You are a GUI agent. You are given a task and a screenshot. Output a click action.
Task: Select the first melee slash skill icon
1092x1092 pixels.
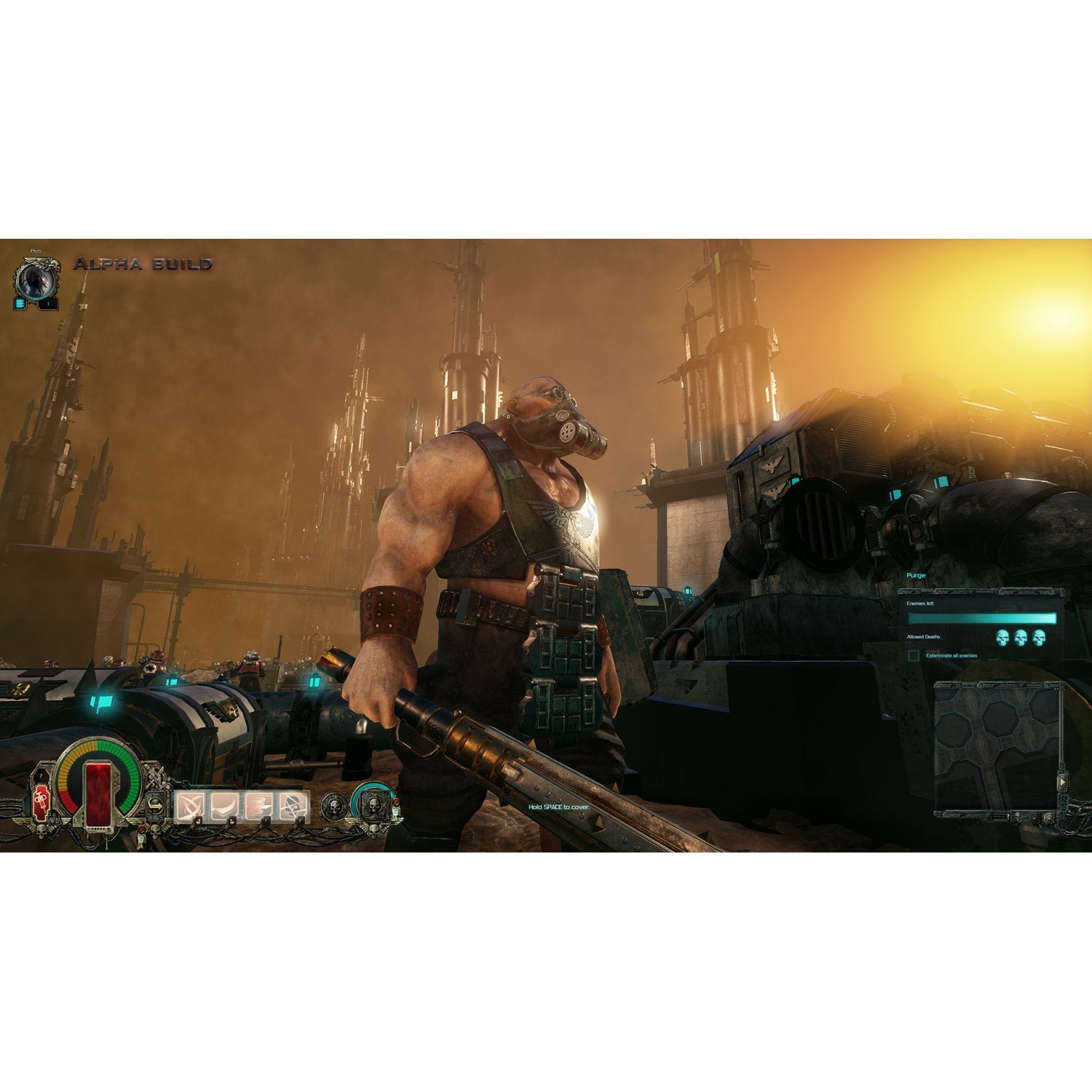[x=191, y=807]
